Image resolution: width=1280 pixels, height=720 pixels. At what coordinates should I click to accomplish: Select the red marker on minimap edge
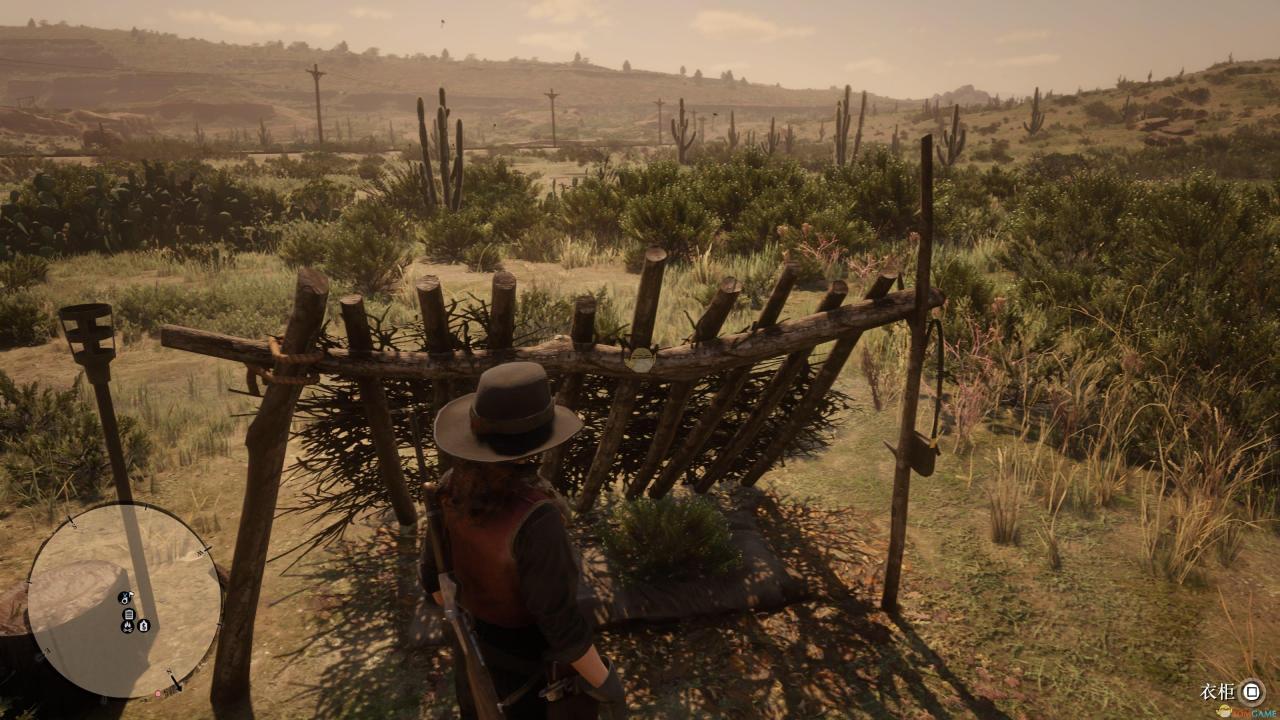157,693
